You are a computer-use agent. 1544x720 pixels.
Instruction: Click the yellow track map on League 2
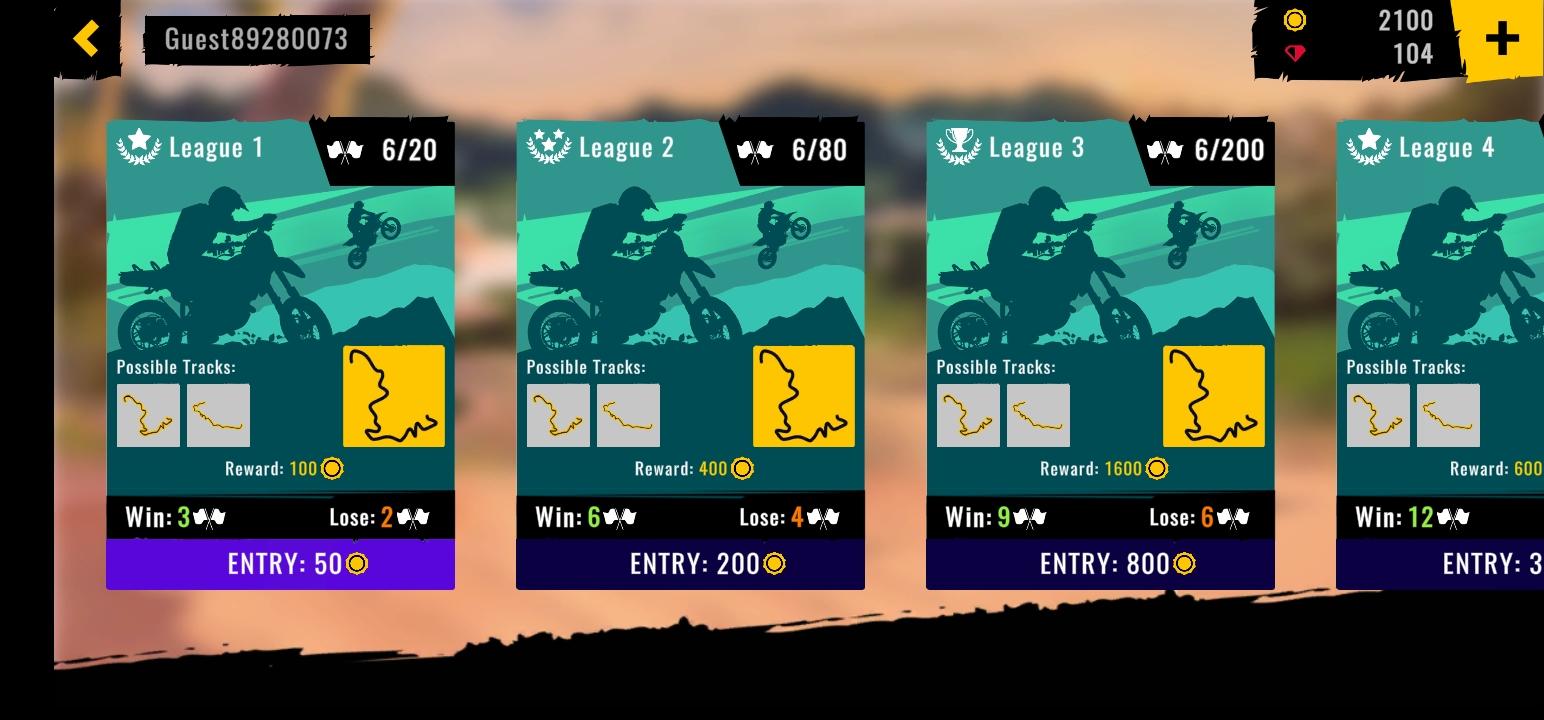[x=802, y=395]
